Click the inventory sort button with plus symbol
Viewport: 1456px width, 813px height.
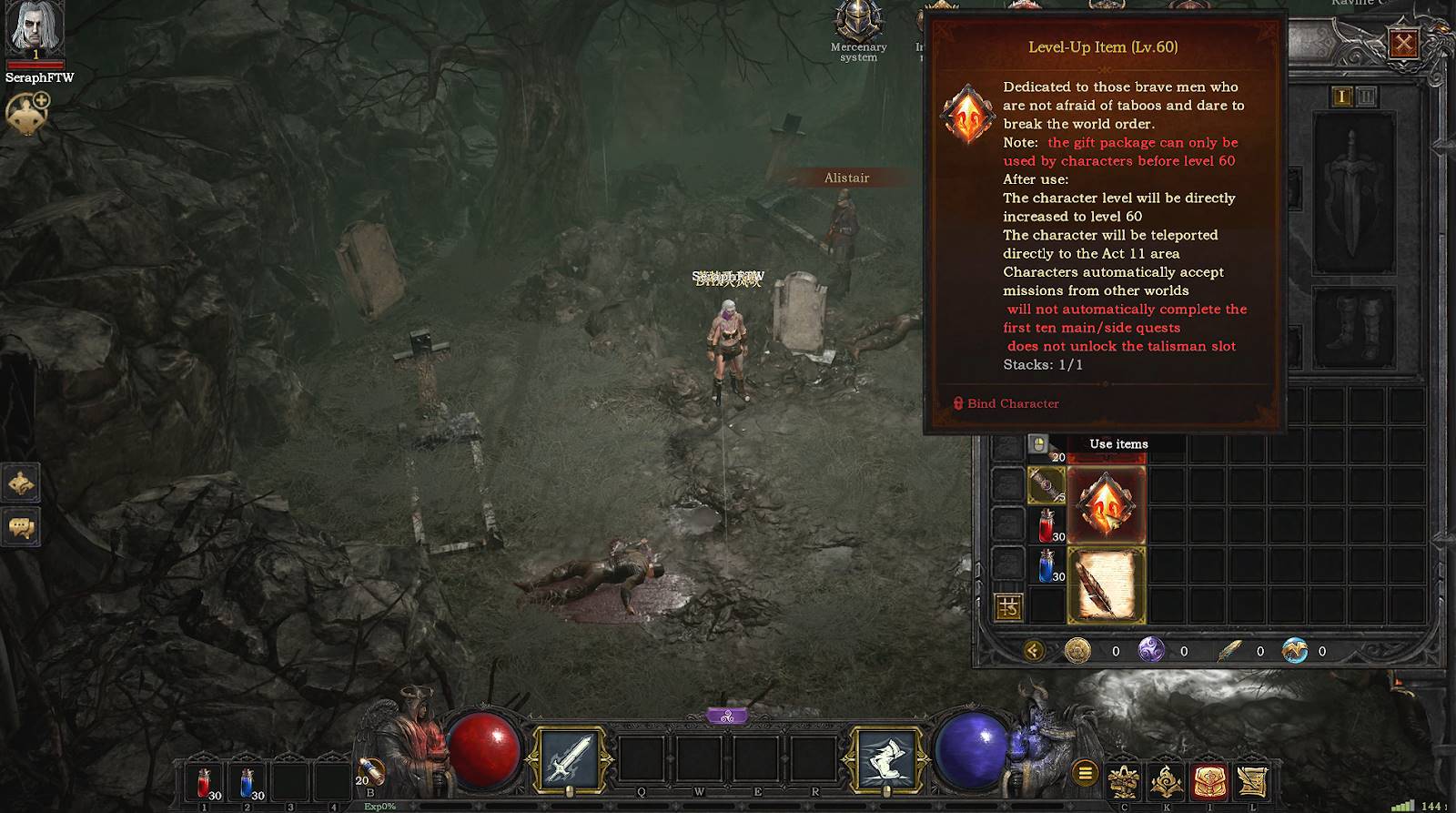coord(1008,606)
